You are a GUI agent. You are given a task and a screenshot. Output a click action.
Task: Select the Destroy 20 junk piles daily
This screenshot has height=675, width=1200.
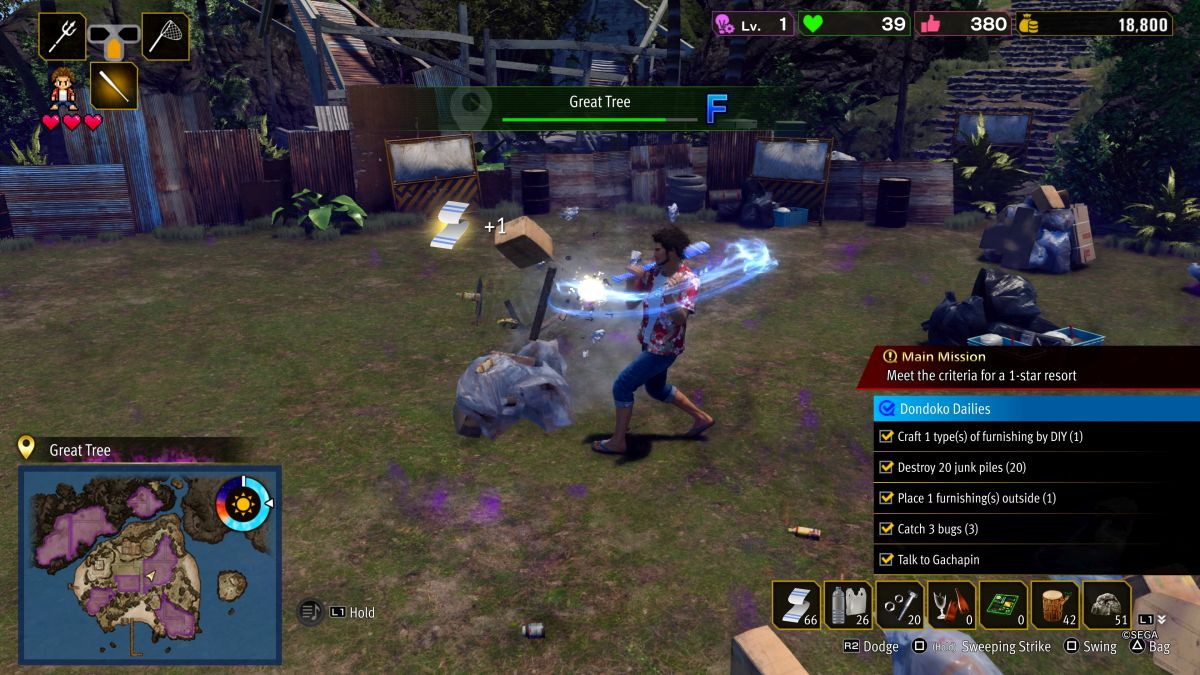[x=1035, y=467]
